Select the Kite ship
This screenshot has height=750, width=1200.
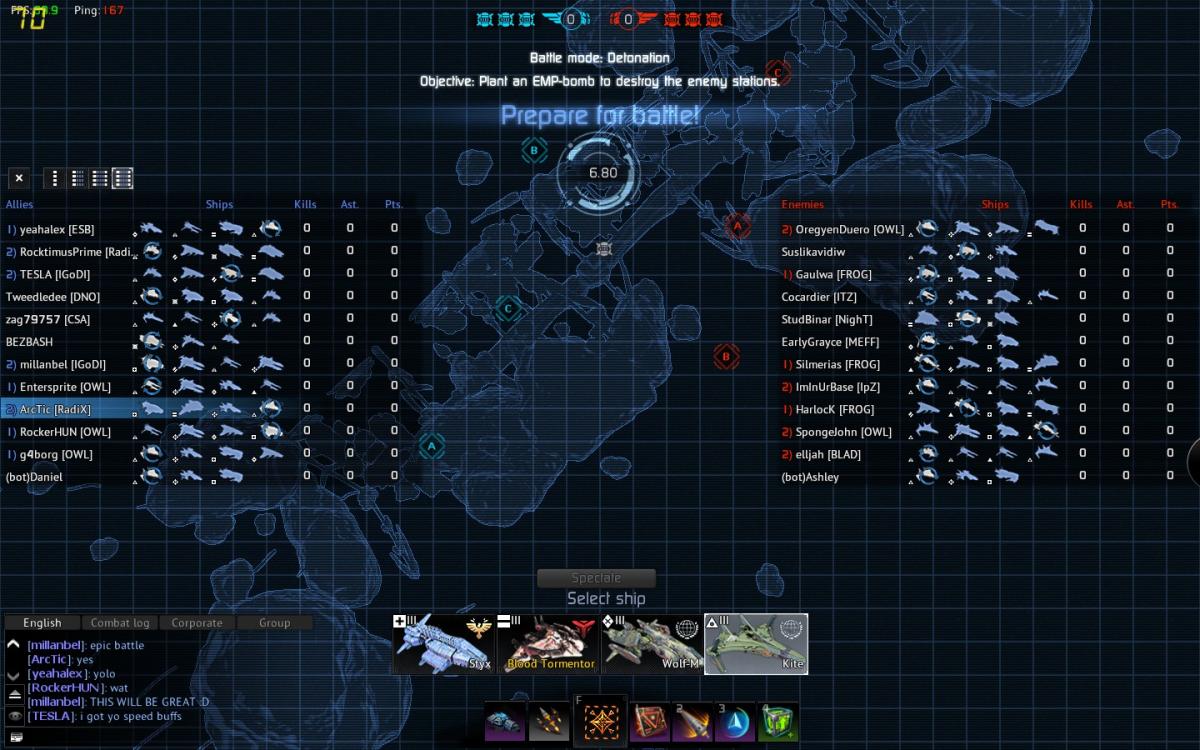pos(755,643)
